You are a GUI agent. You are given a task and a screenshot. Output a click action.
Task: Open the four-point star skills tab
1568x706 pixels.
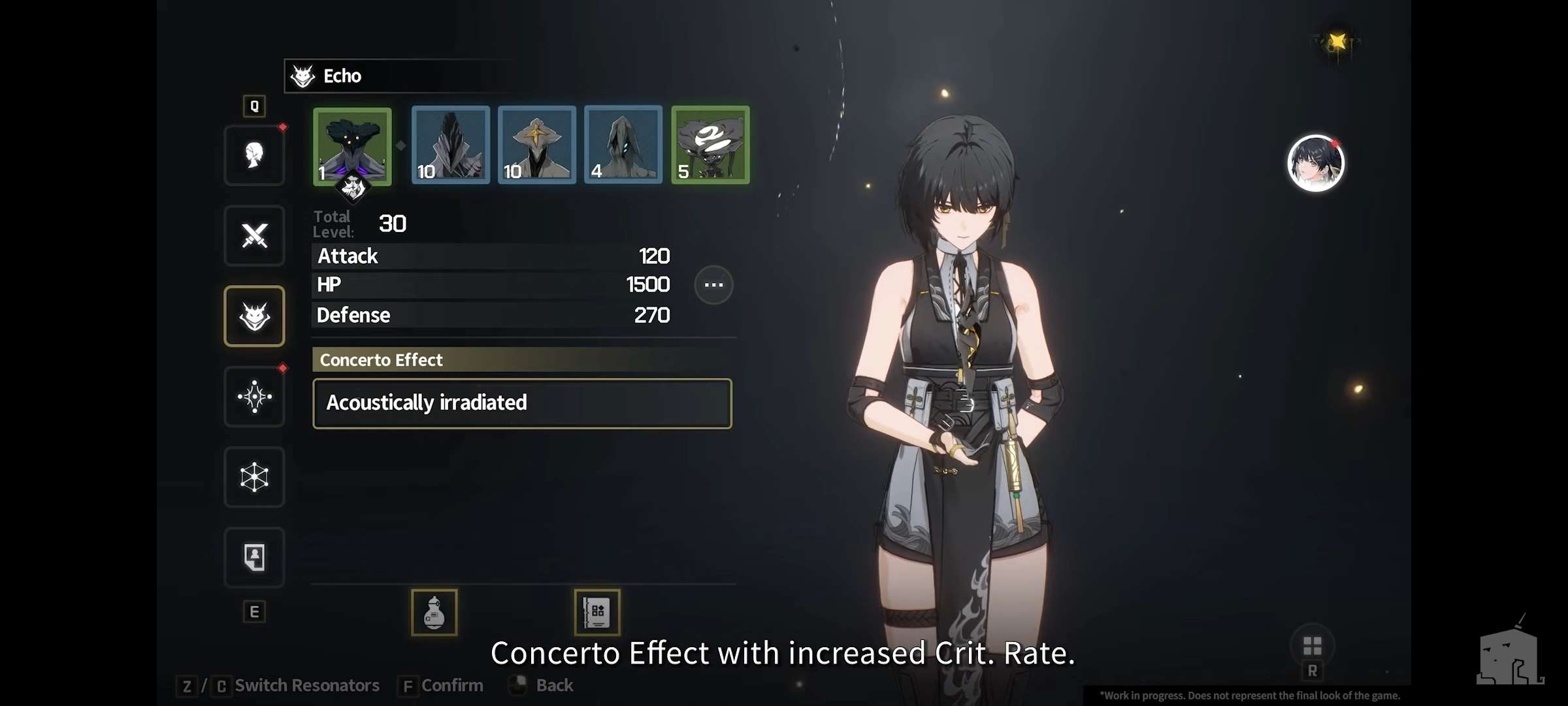[254, 397]
